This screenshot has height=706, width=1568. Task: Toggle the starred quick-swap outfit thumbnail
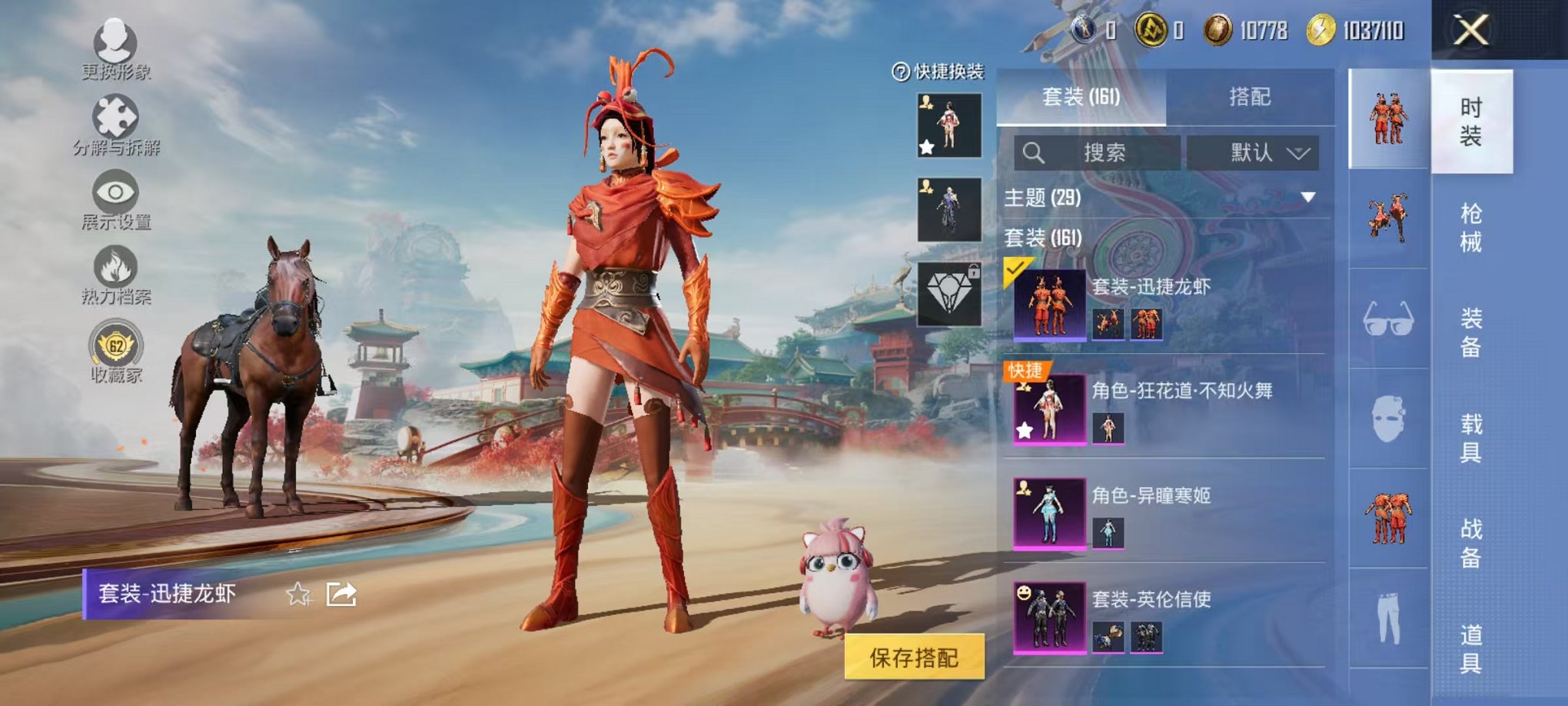pos(948,125)
